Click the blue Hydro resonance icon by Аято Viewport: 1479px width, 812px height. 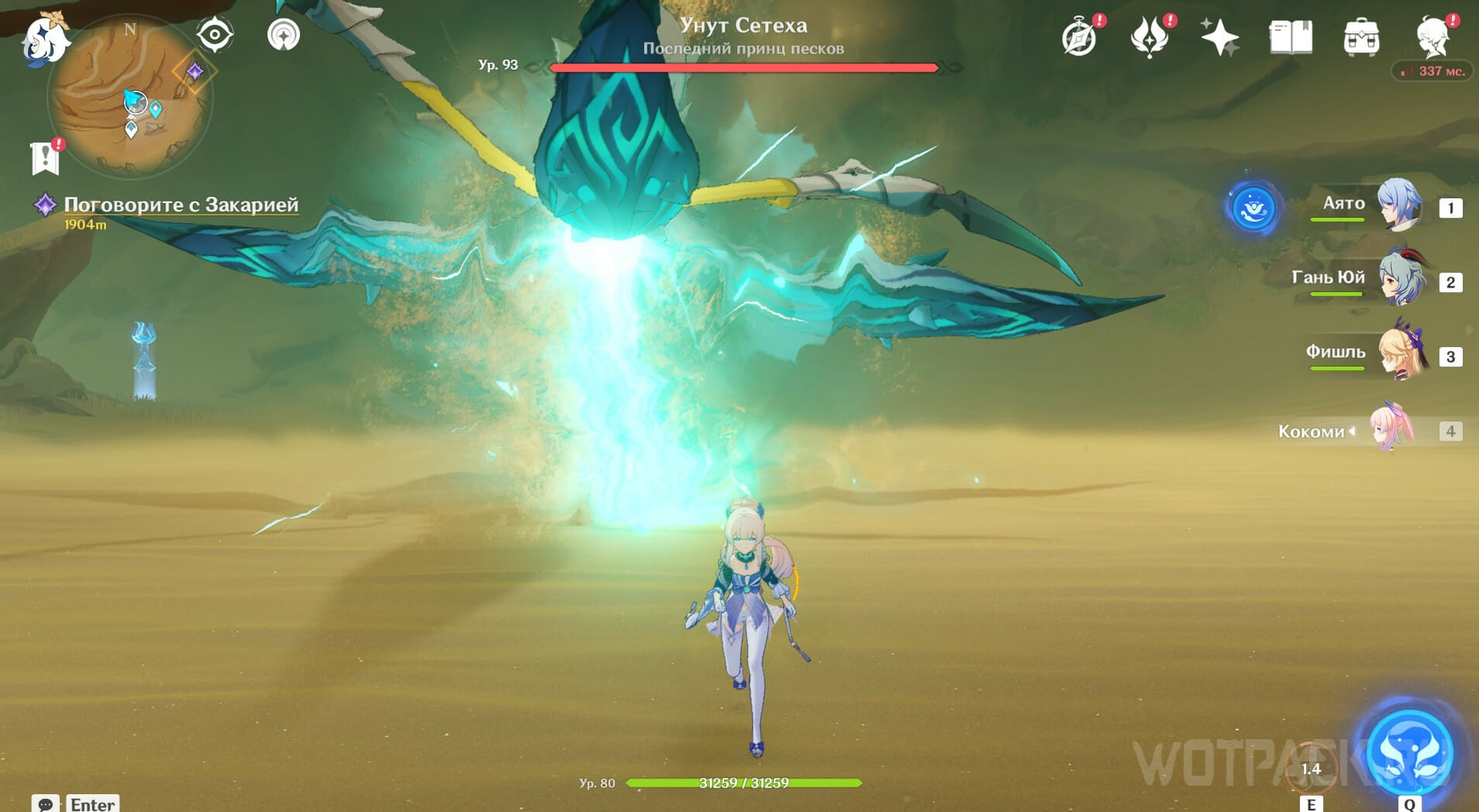[1253, 208]
